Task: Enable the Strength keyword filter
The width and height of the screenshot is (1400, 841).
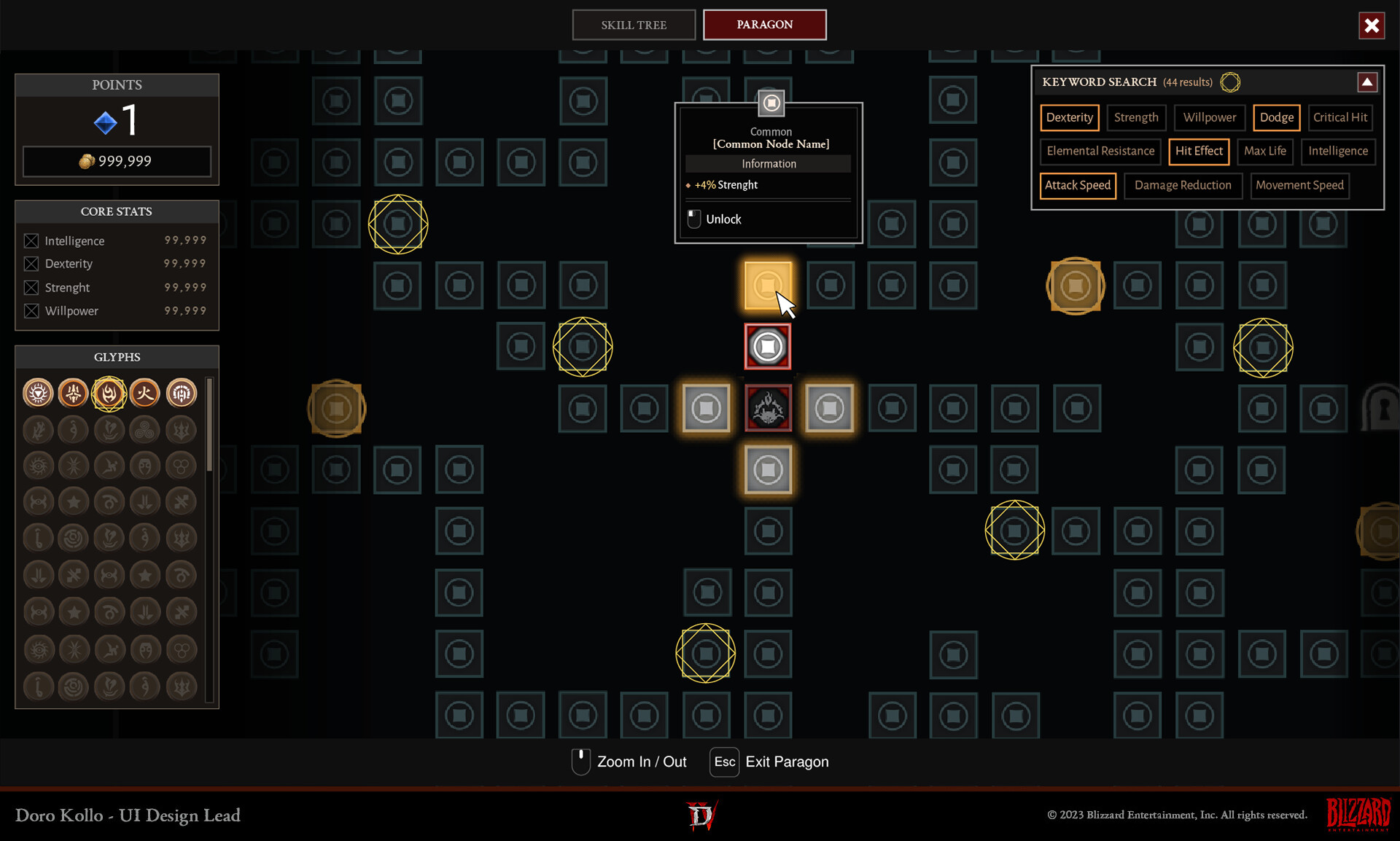Action: pyautogui.click(x=1135, y=117)
